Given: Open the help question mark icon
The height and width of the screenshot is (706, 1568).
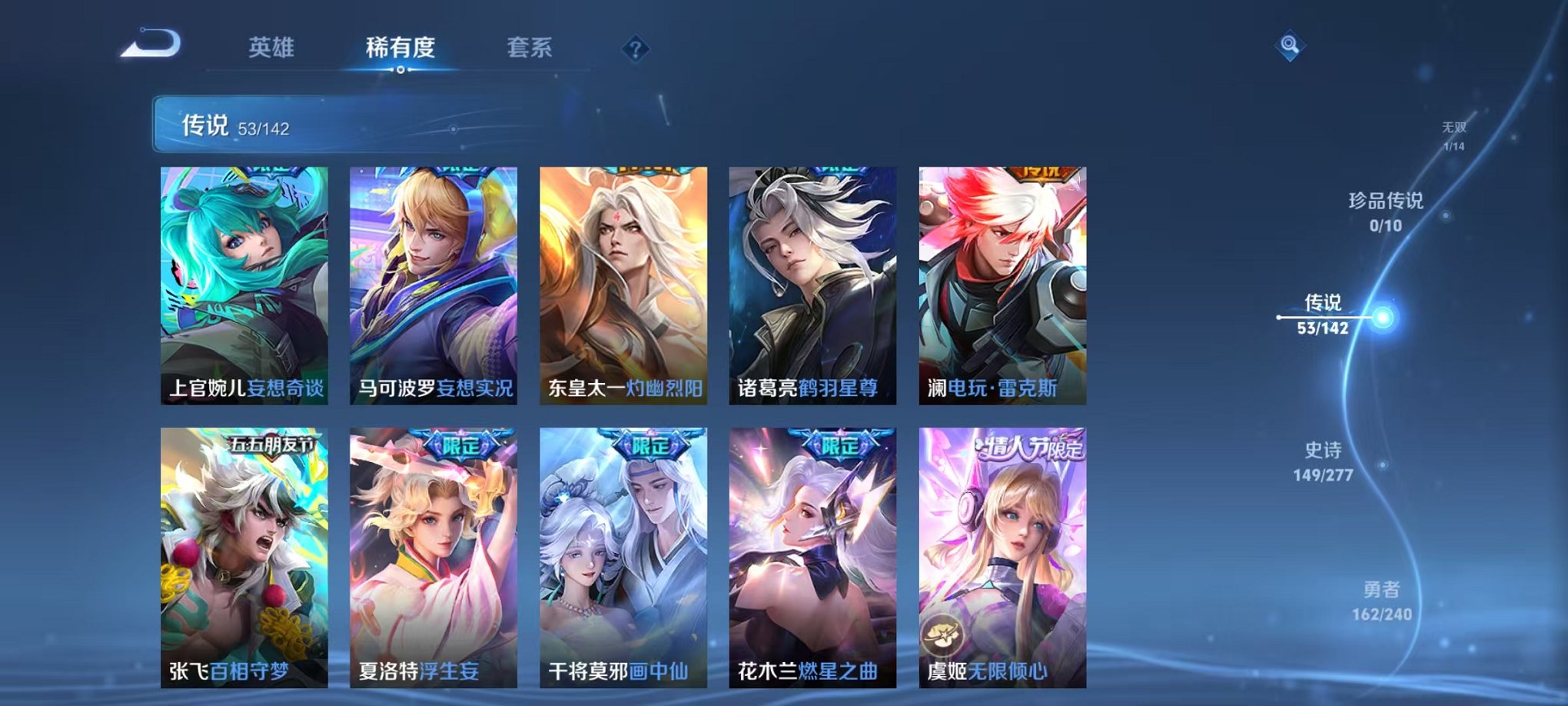Looking at the screenshot, I should click(633, 49).
